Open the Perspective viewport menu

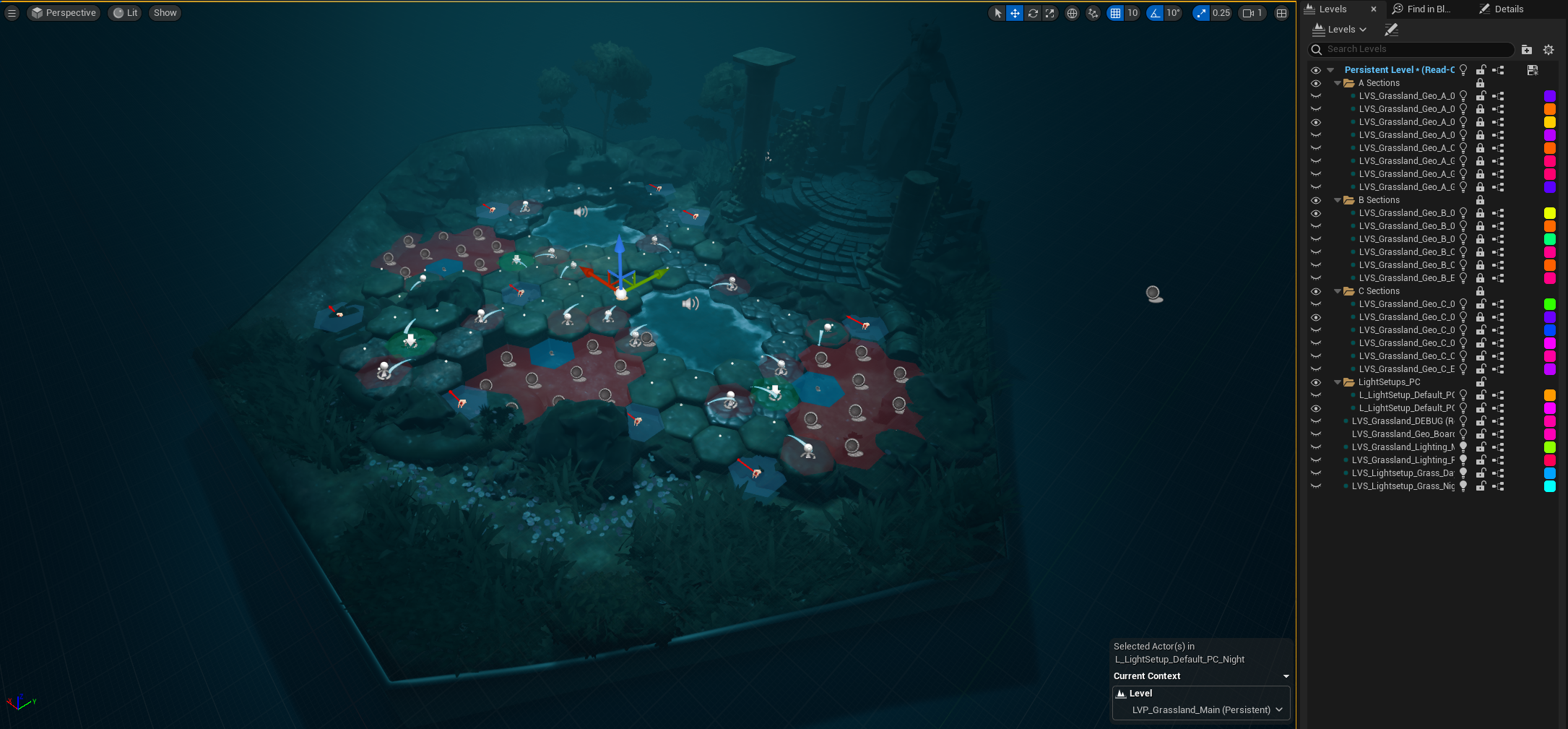tap(63, 12)
